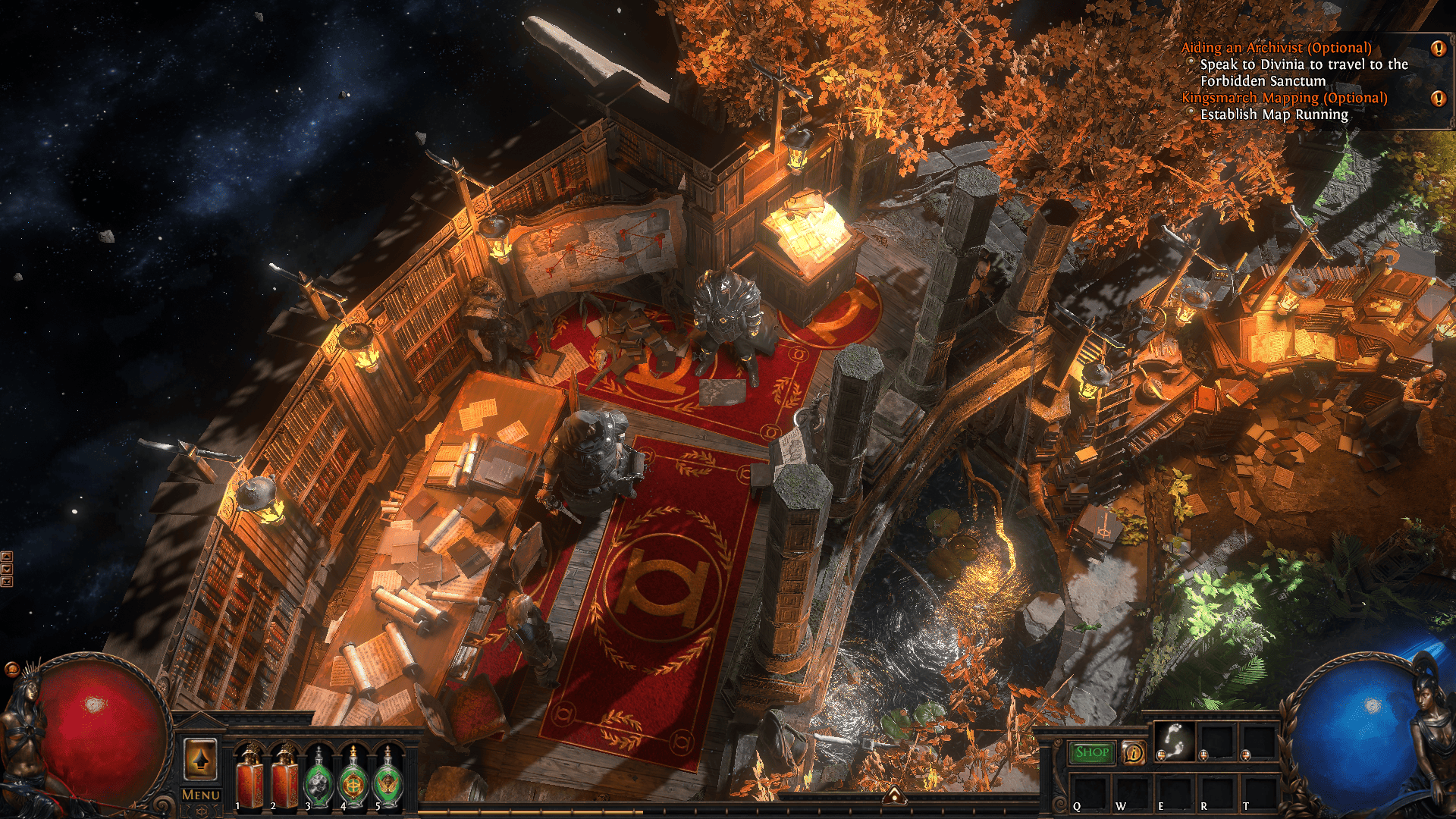Select the footprints move skill slot

pos(1175,741)
